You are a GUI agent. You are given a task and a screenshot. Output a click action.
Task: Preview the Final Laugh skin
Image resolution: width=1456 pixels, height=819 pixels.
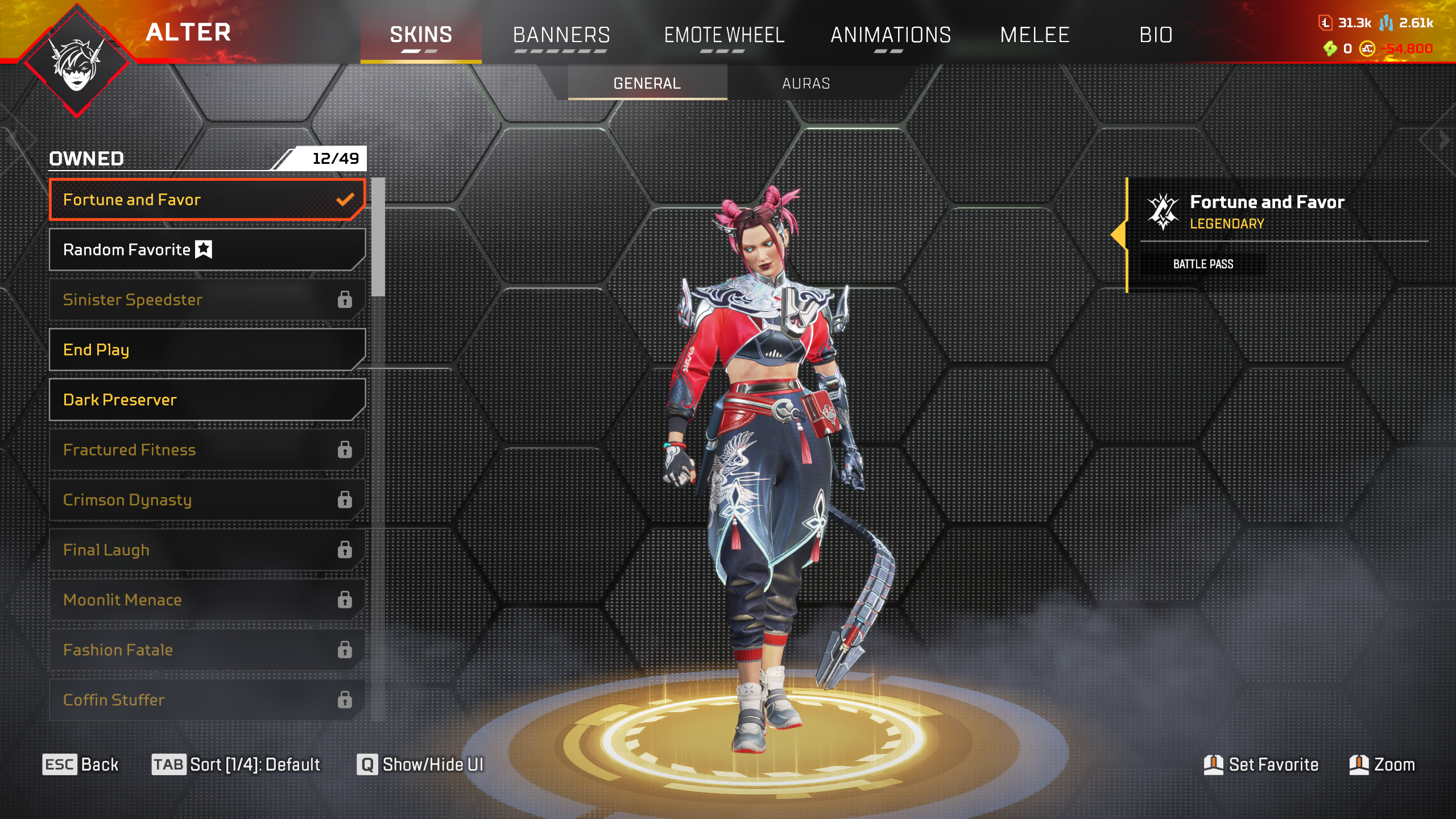click(207, 550)
